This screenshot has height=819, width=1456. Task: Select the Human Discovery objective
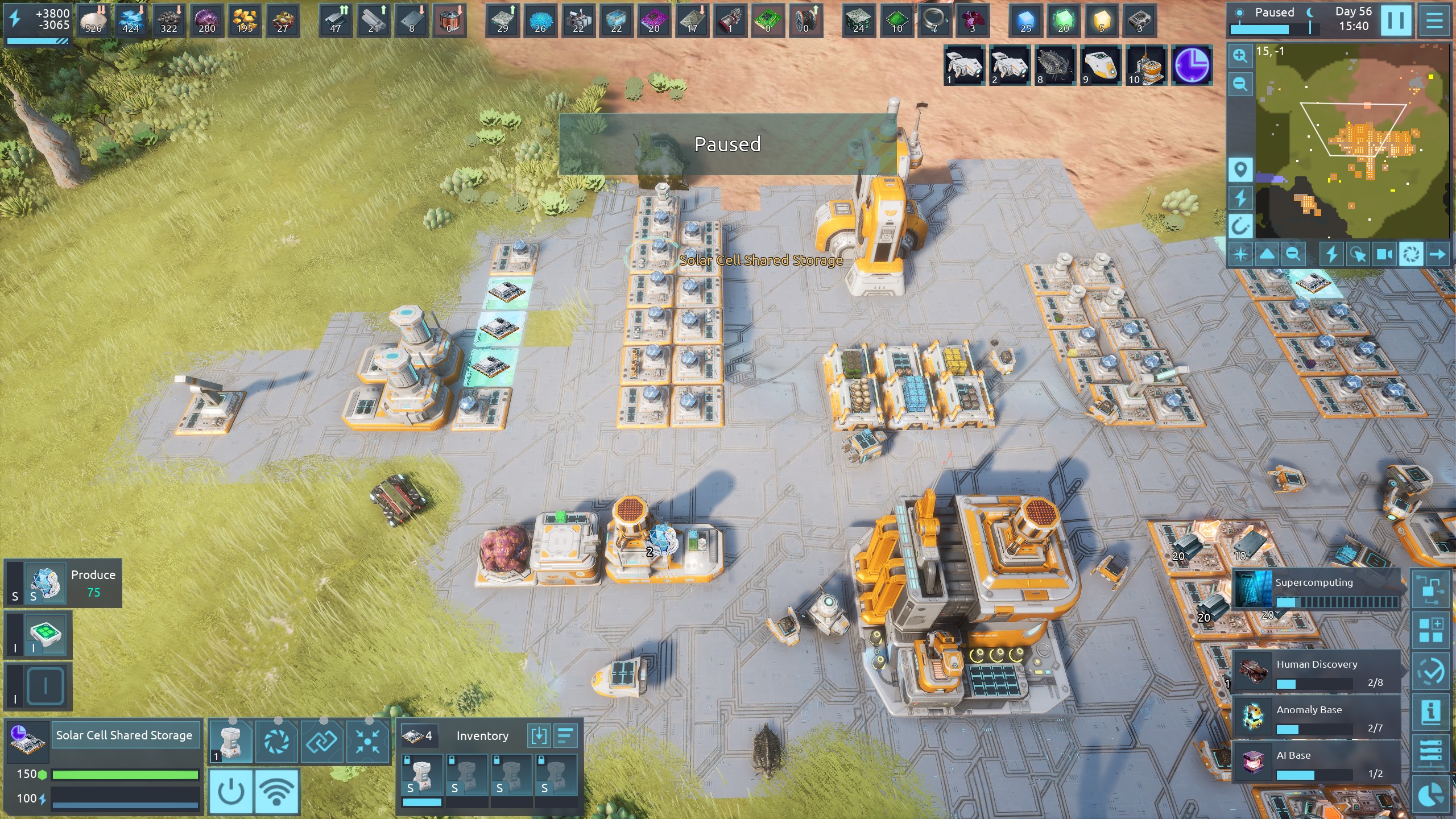tap(1316, 672)
